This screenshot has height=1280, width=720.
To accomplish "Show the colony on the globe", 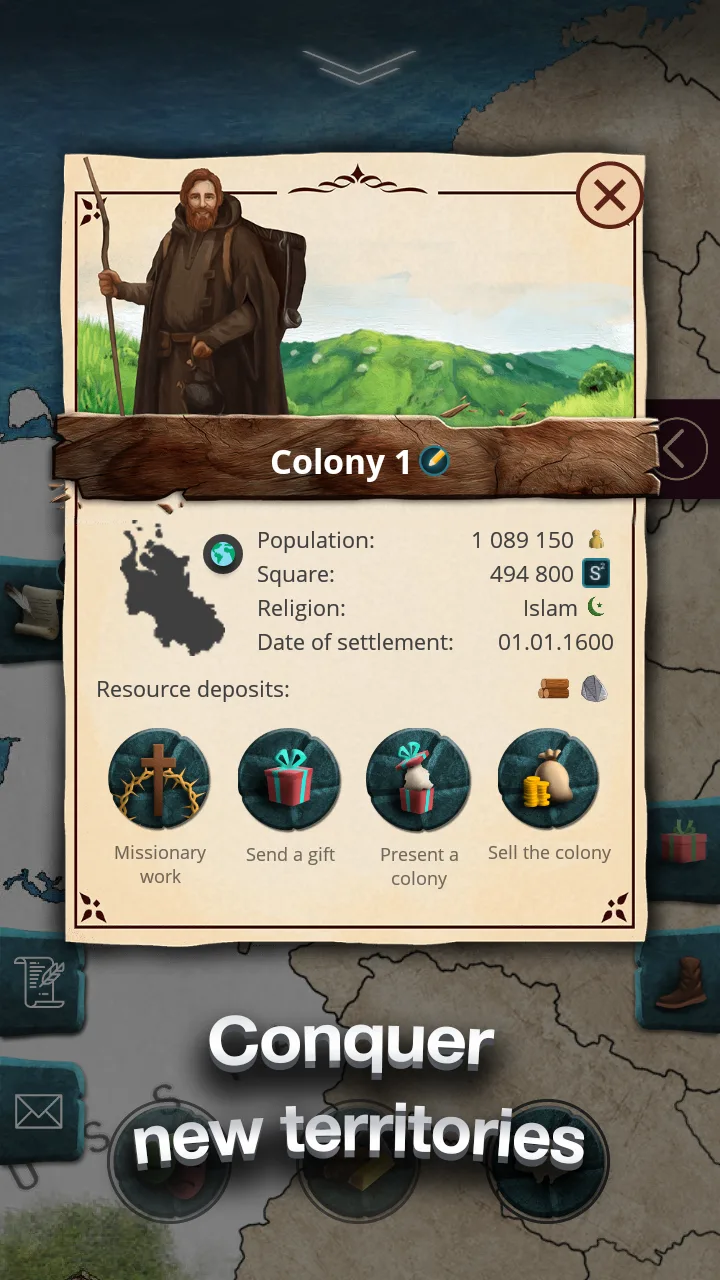I will coord(223,554).
